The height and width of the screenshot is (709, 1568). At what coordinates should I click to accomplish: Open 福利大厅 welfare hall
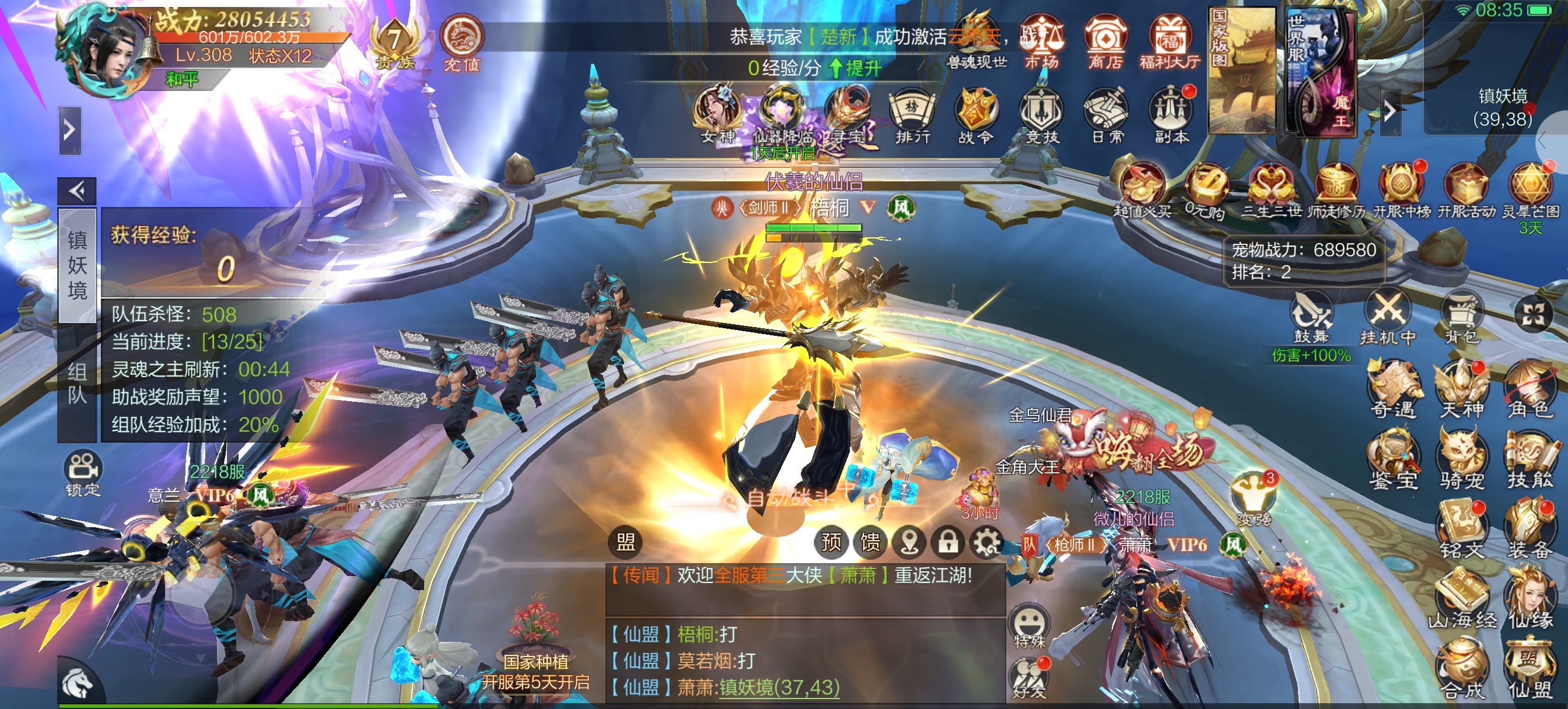(x=1170, y=41)
